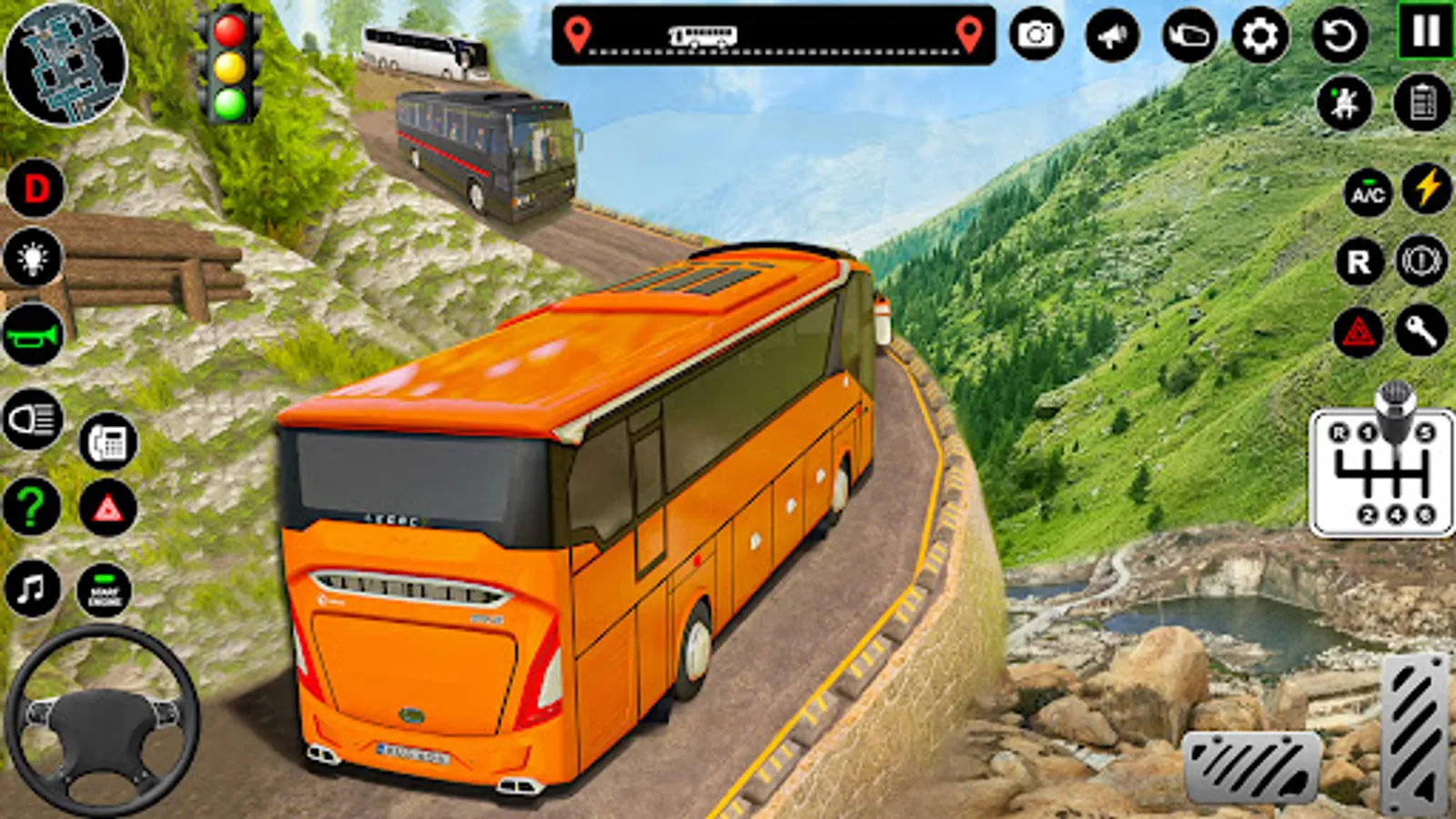Viewport: 1456px width, 819px height.
Task: Toggle the seatbelt icon button
Action: click(1345, 102)
